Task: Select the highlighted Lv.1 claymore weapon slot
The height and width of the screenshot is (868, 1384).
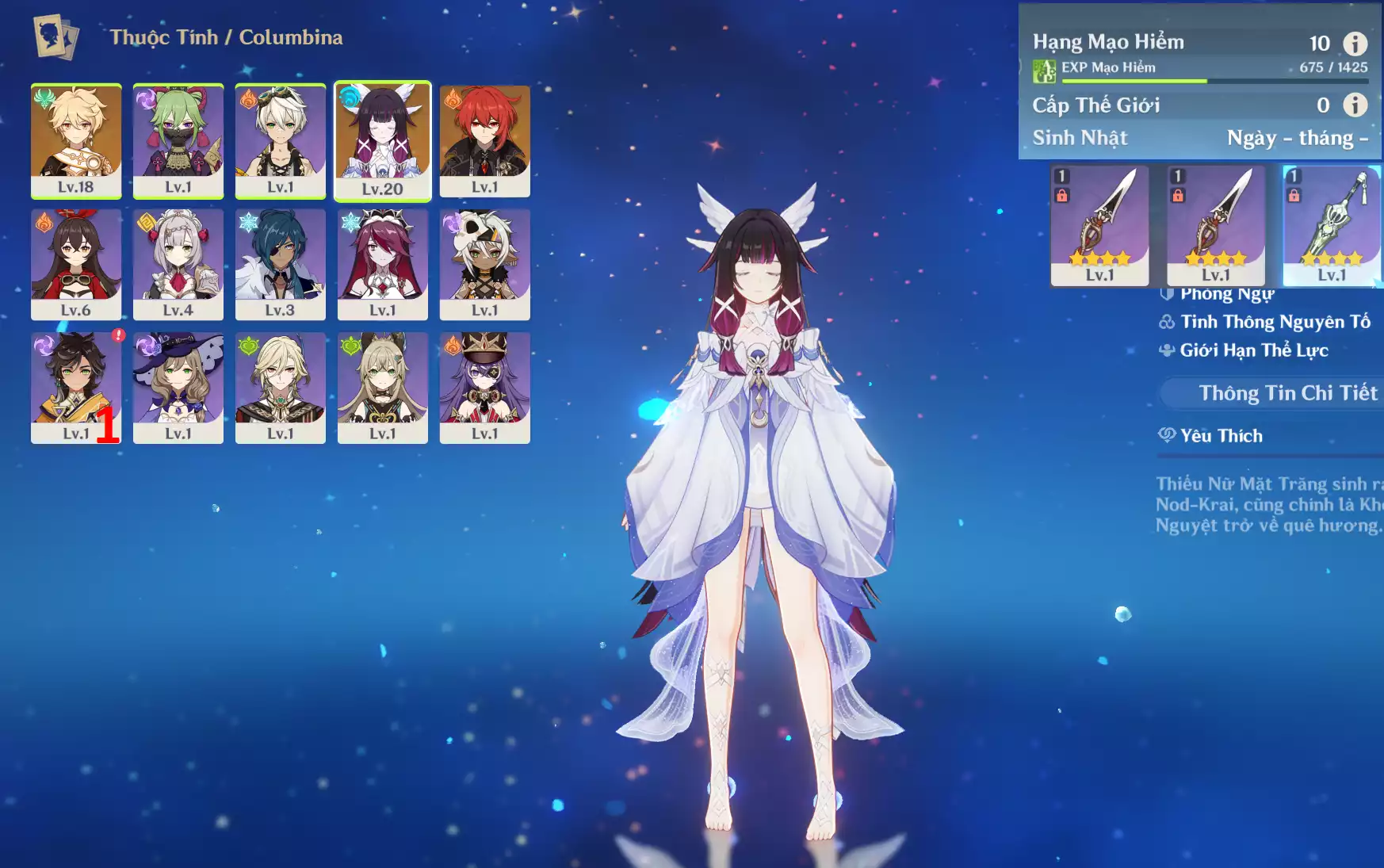Action: pyautogui.click(x=1332, y=225)
